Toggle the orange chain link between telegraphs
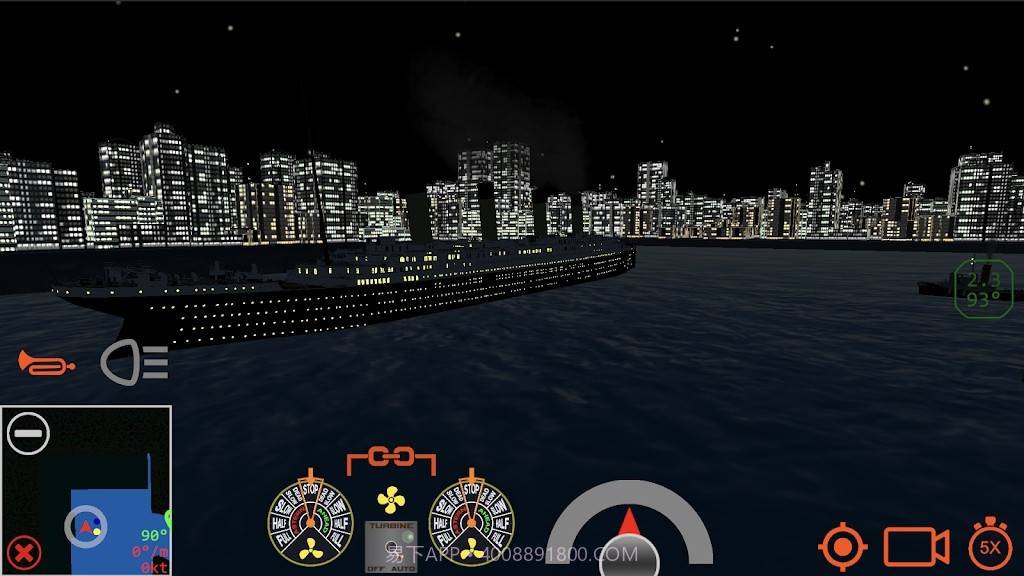The width and height of the screenshot is (1024, 576). (391, 459)
